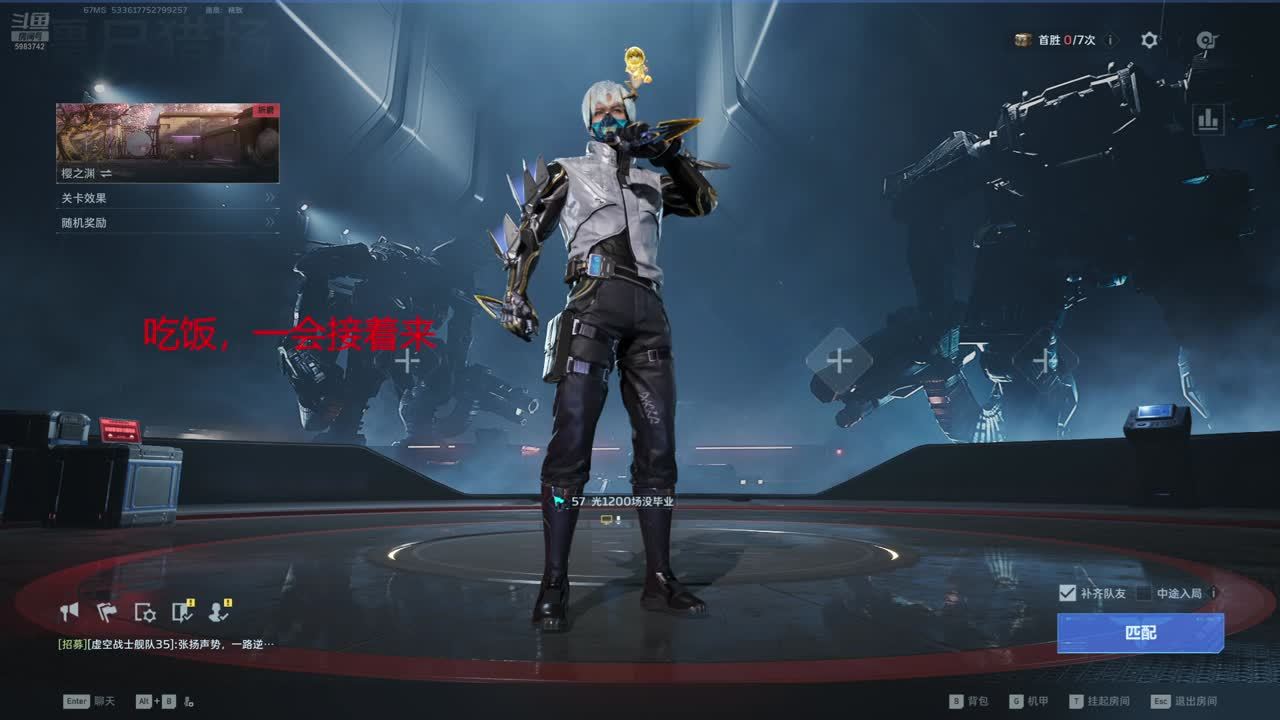
Task: Open the checklist icon with yellow badge
Action: [x=181, y=611]
